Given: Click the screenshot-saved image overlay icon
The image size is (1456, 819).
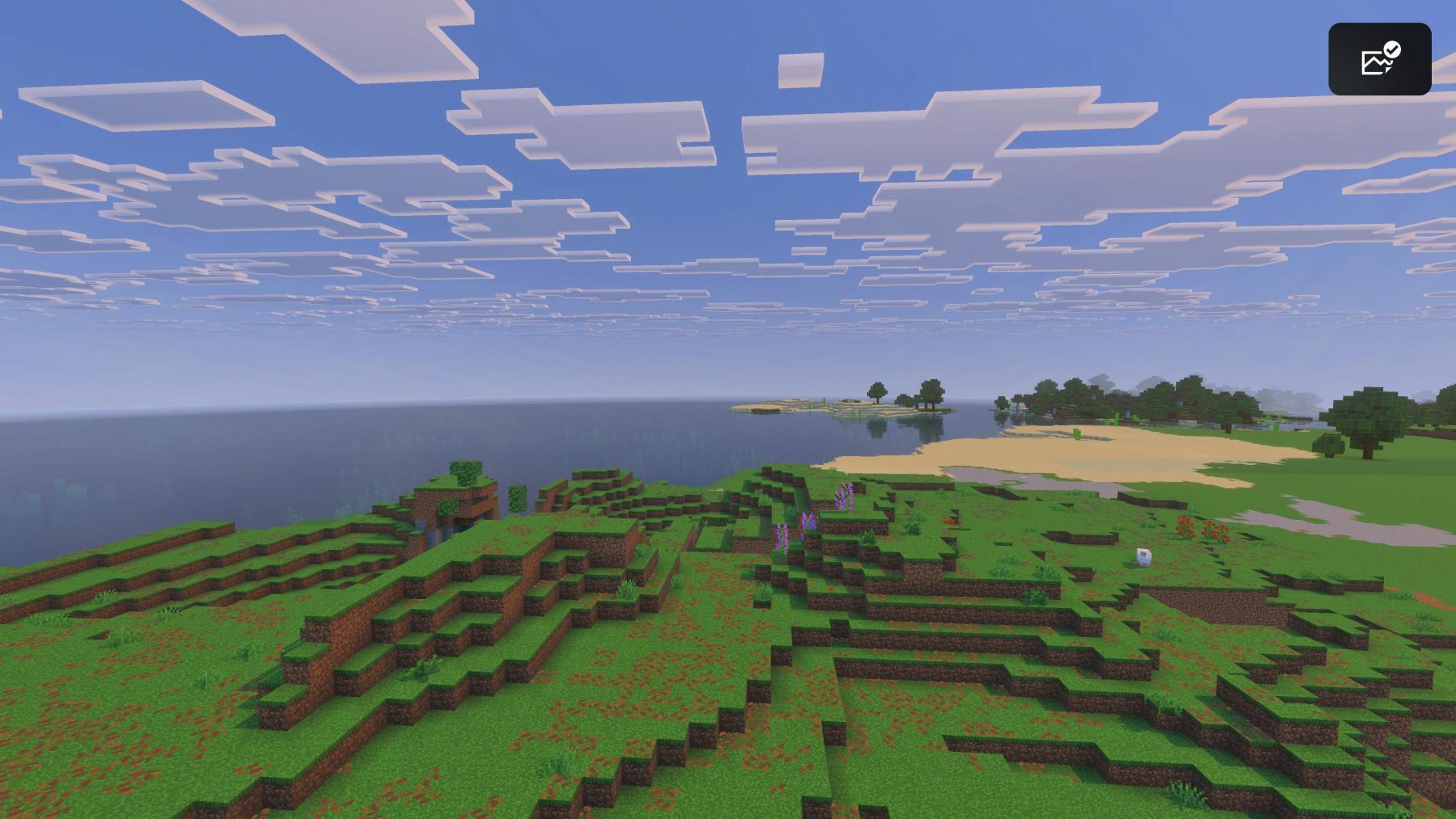Looking at the screenshot, I should 1379,59.
